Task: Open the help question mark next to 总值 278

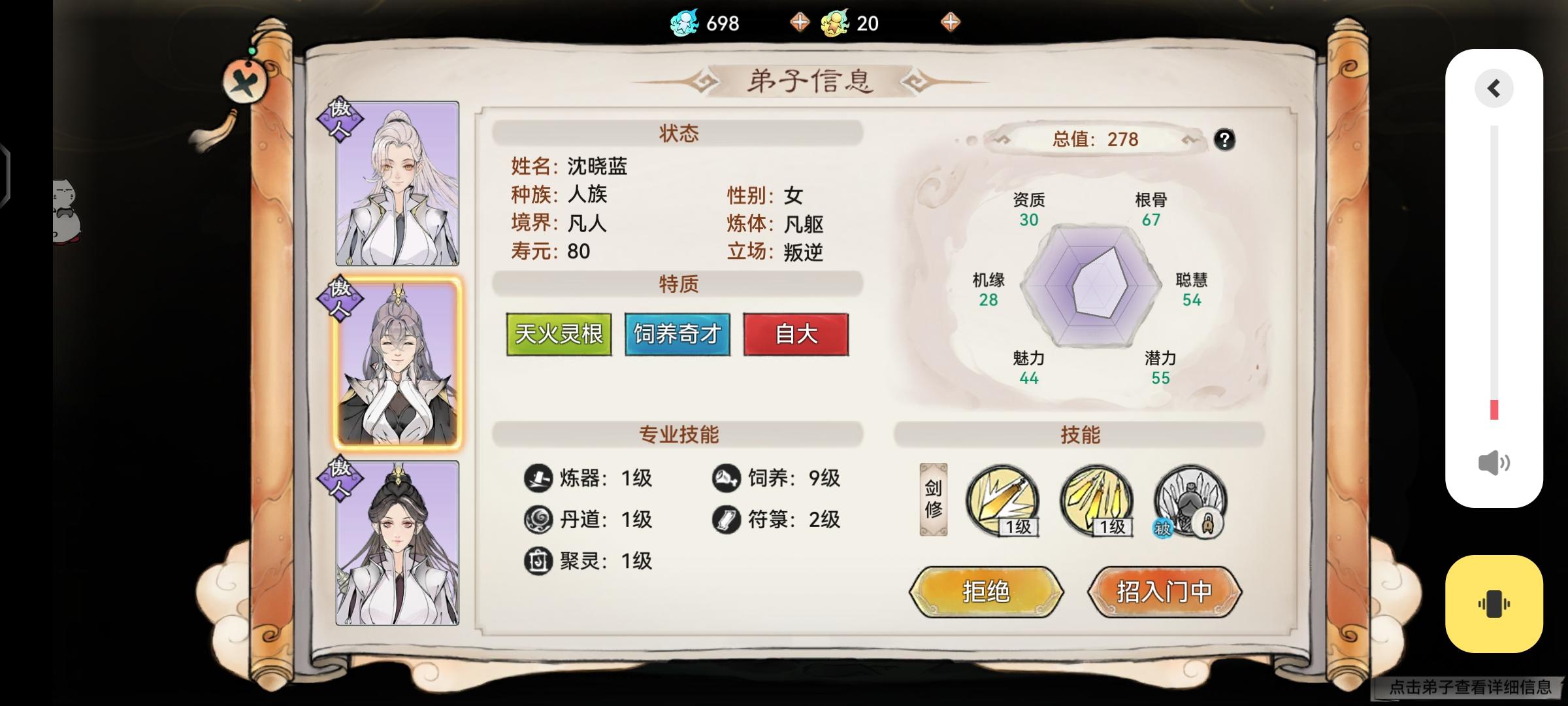Action: (x=1226, y=139)
